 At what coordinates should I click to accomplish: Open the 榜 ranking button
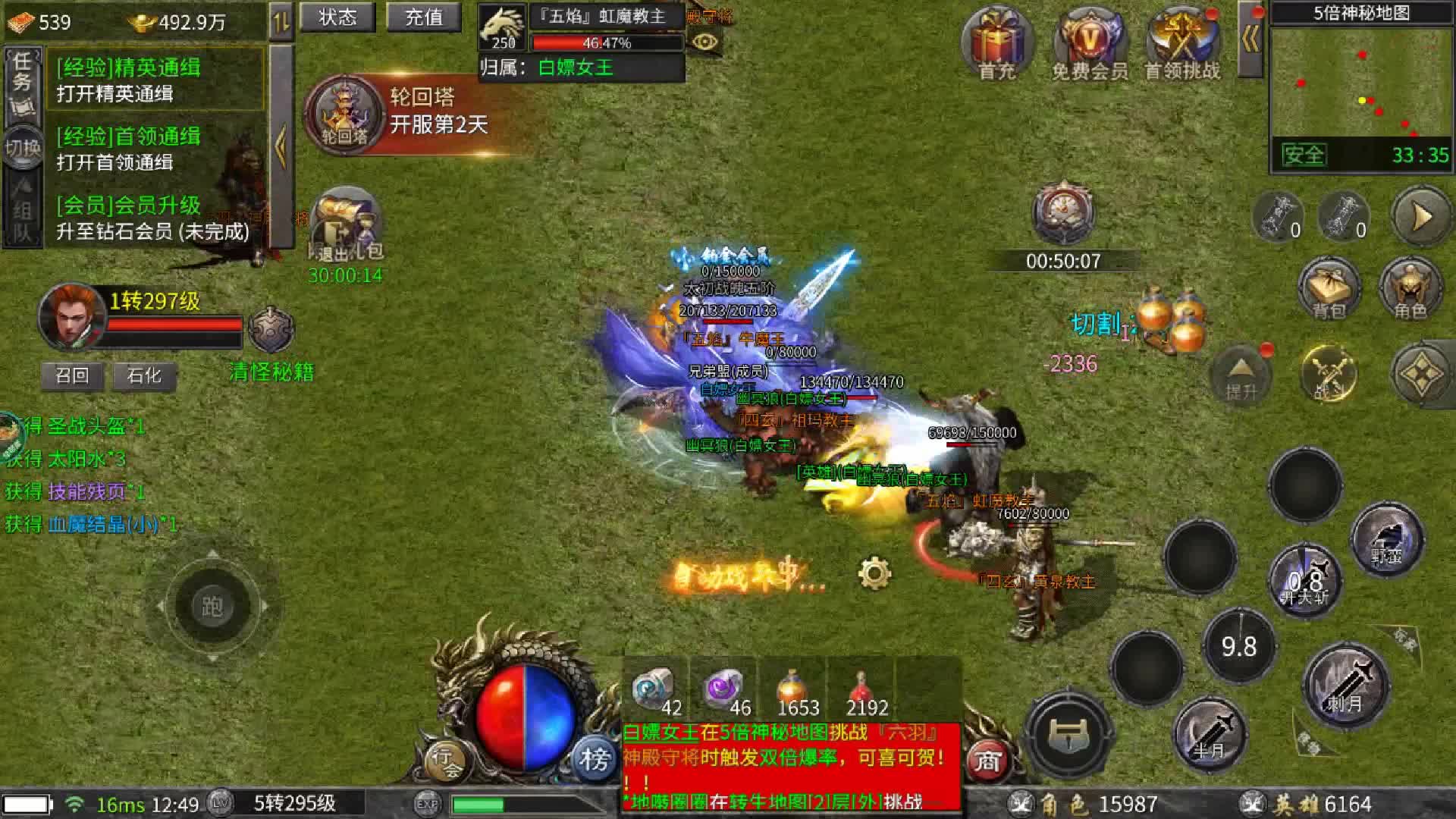[595, 758]
